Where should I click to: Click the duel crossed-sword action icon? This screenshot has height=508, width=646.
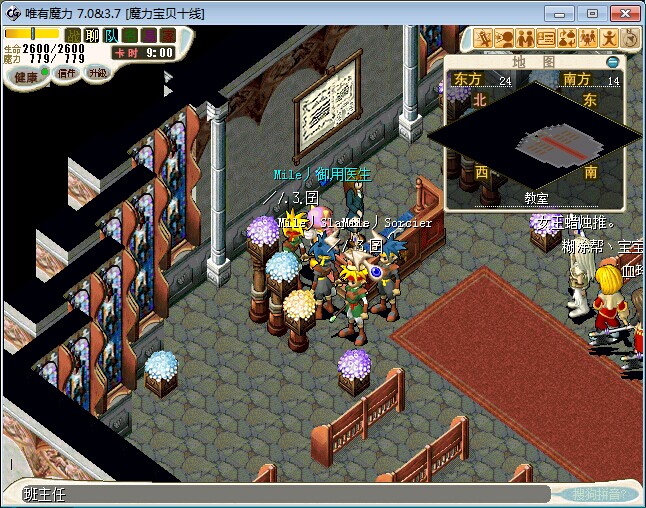[x=484, y=38]
